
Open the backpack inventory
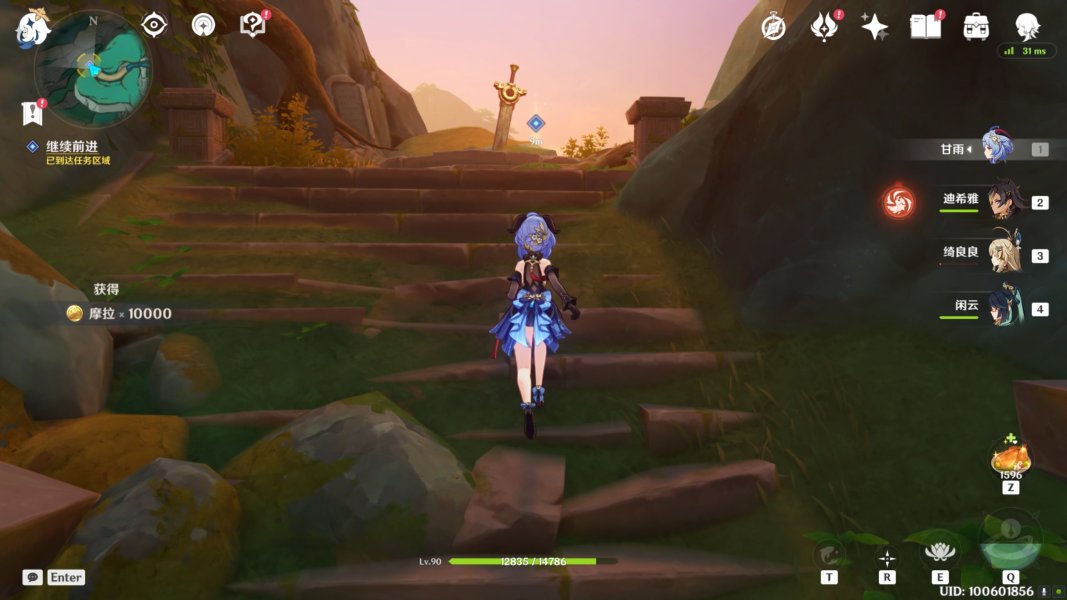pos(976,27)
